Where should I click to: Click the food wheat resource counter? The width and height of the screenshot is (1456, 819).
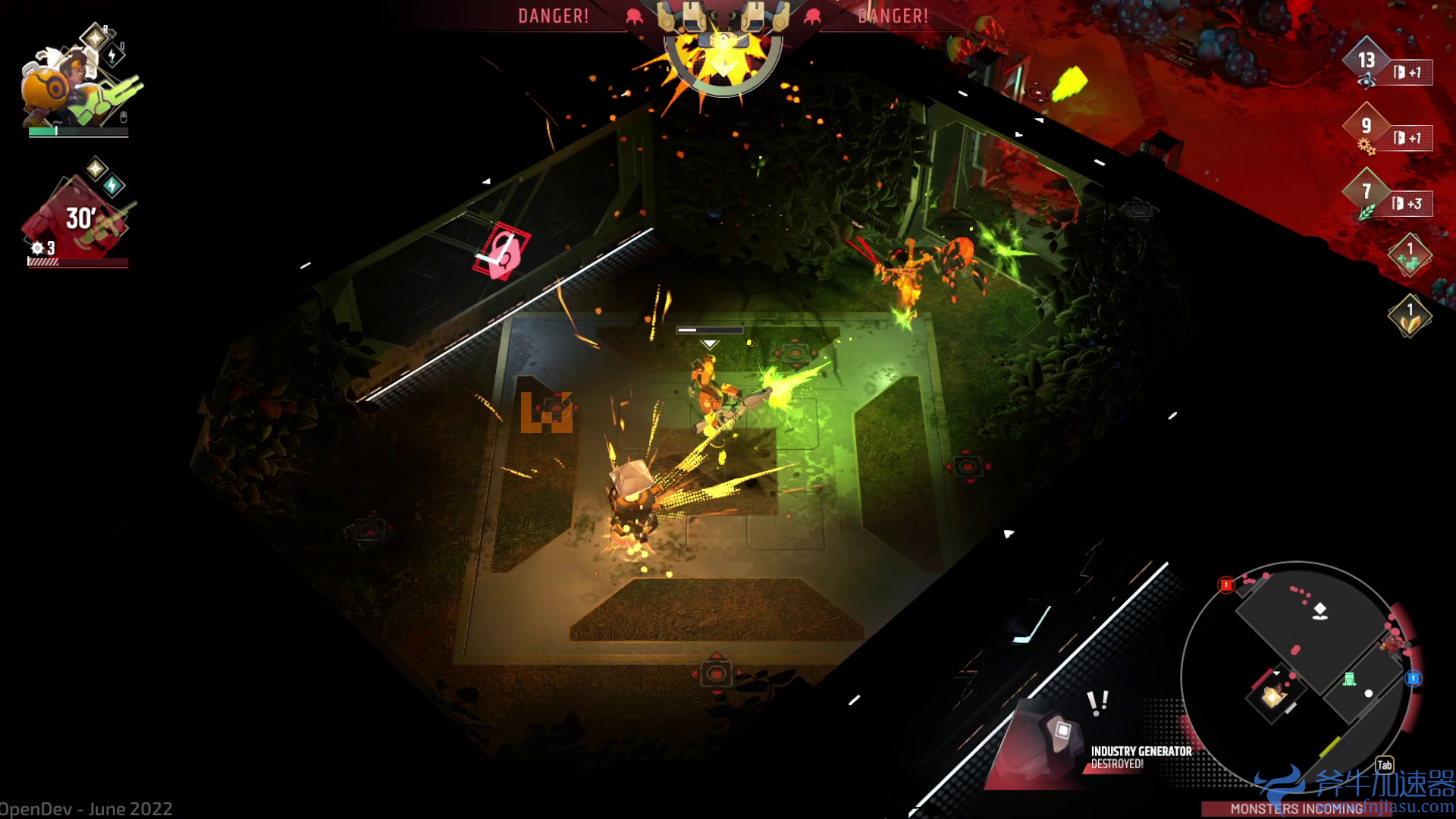(1366, 193)
